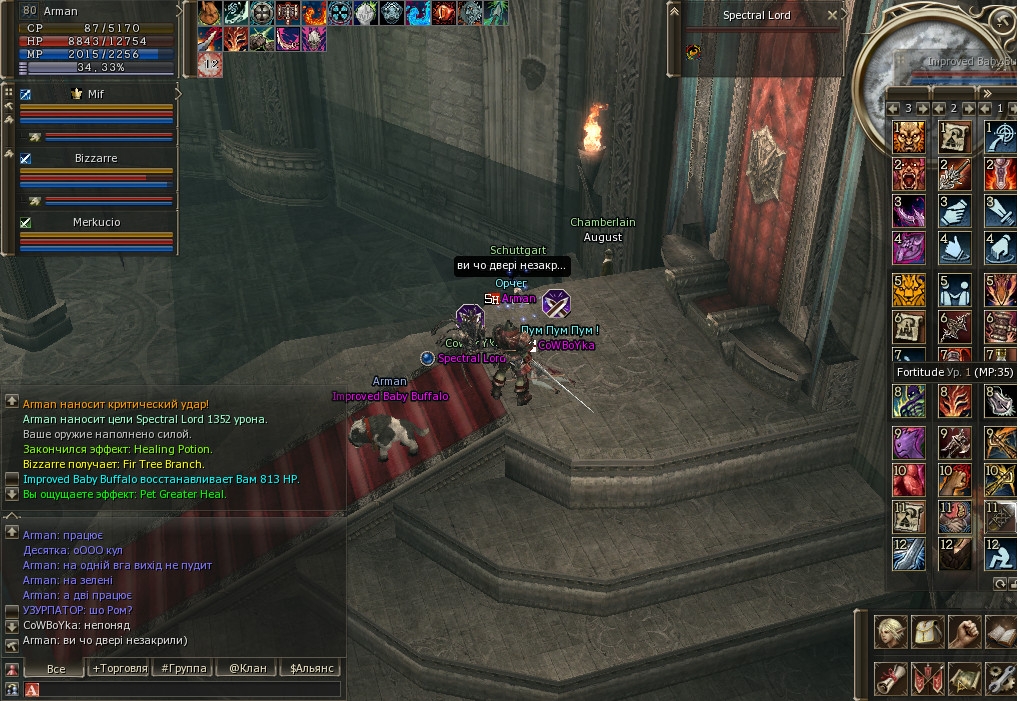This screenshot has height=701, width=1020.
Task: Select party member Merkucio
Action: point(96,223)
